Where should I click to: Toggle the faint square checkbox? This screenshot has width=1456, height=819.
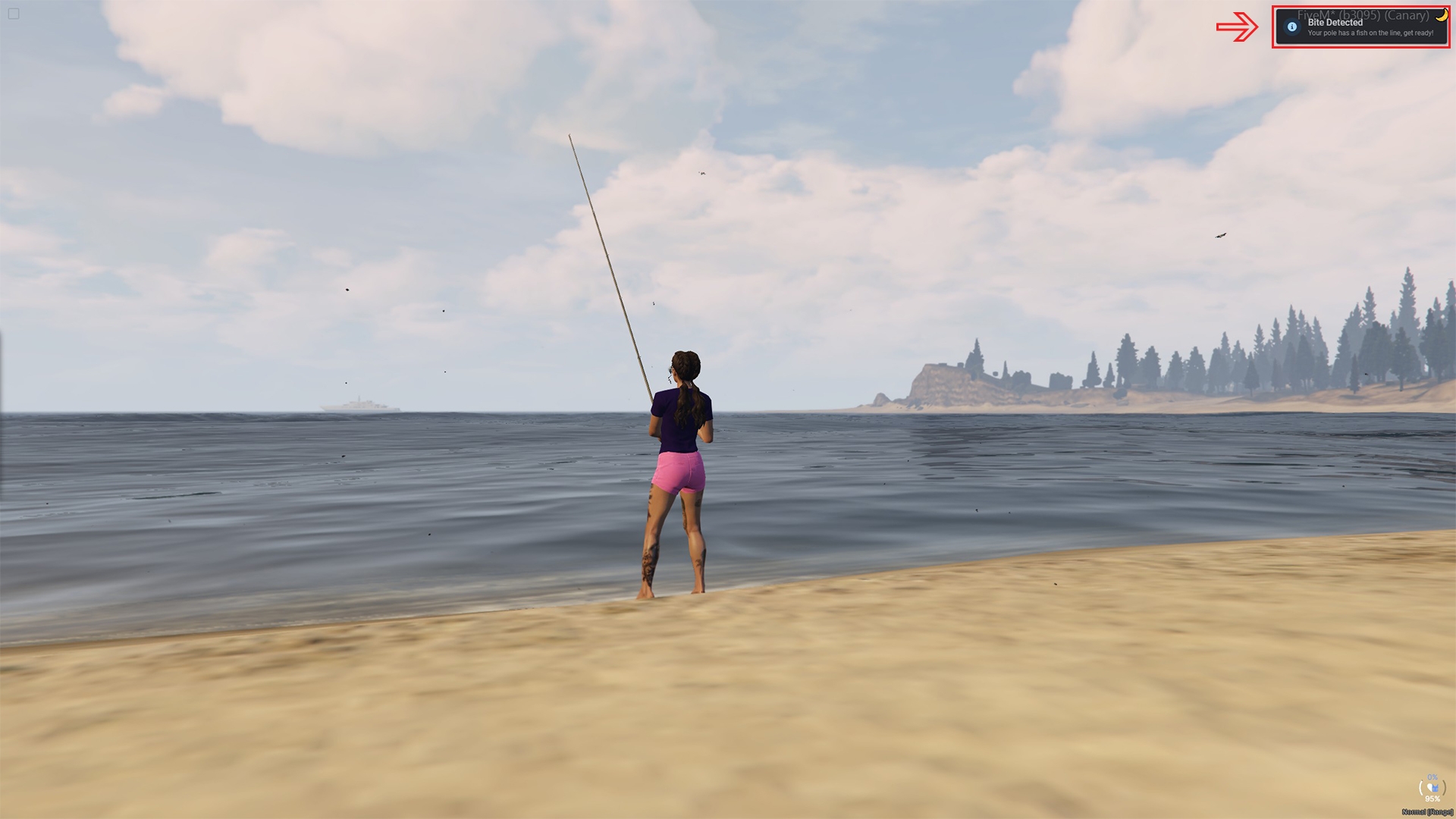pyautogui.click(x=14, y=14)
